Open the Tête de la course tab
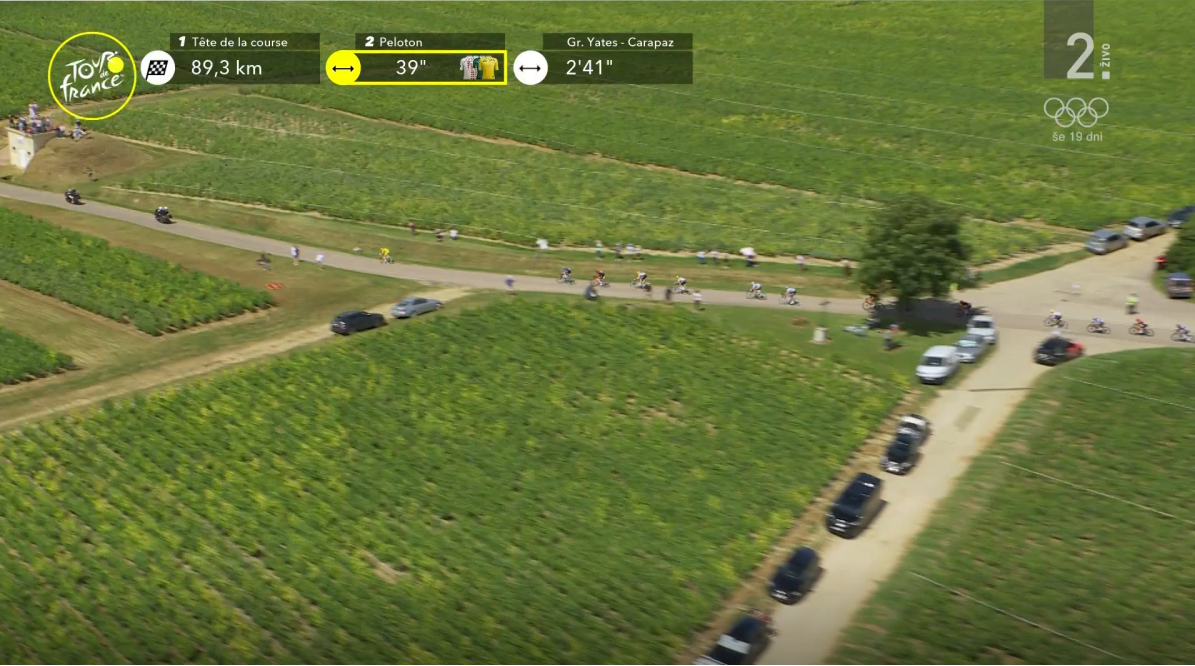 coord(244,42)
